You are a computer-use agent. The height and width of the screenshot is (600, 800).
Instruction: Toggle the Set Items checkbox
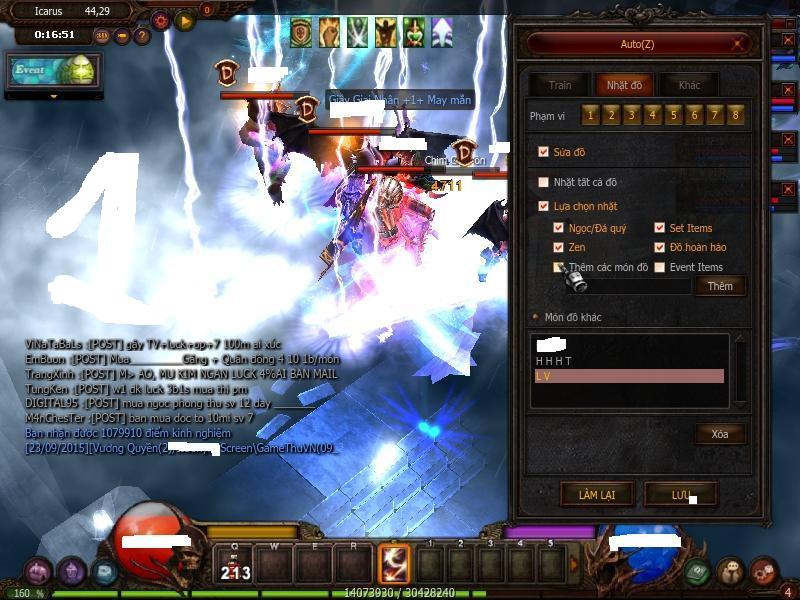coord(659,228)
